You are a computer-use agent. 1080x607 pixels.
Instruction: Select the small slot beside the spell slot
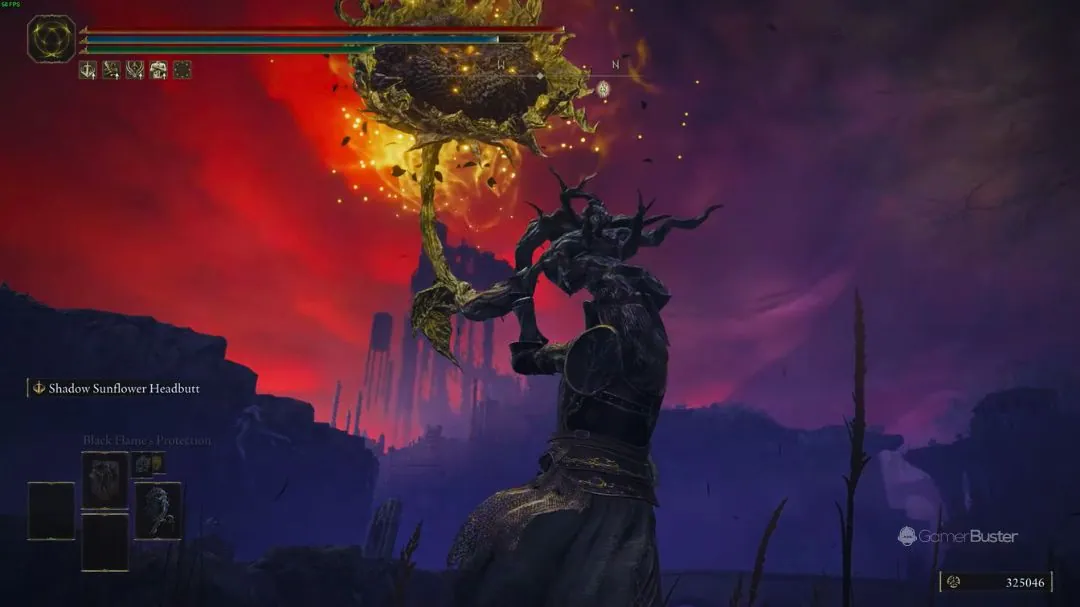(149, 463)
